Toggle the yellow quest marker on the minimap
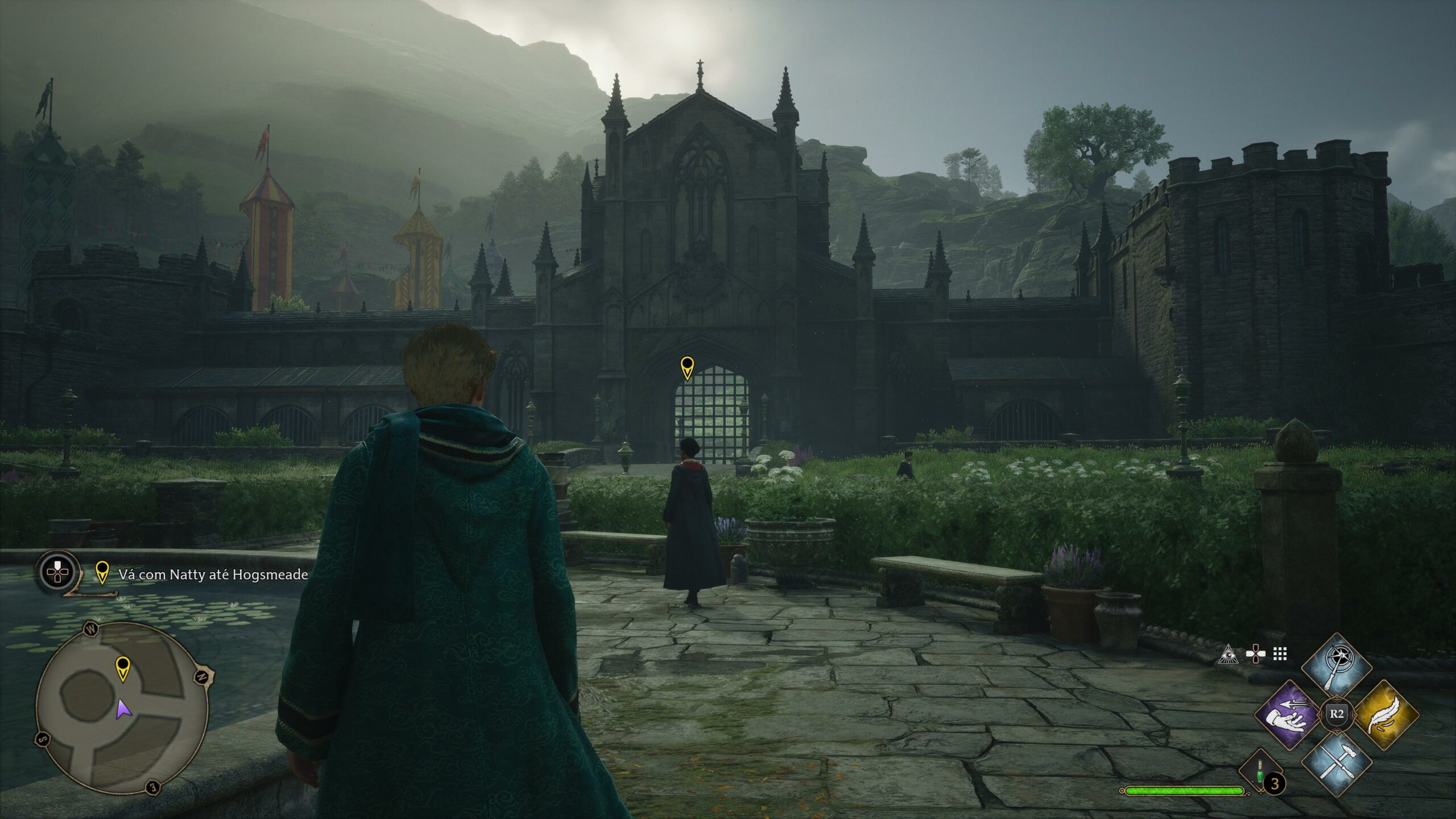This screenshot has width=1456, height=819. [x=123, y=669]
